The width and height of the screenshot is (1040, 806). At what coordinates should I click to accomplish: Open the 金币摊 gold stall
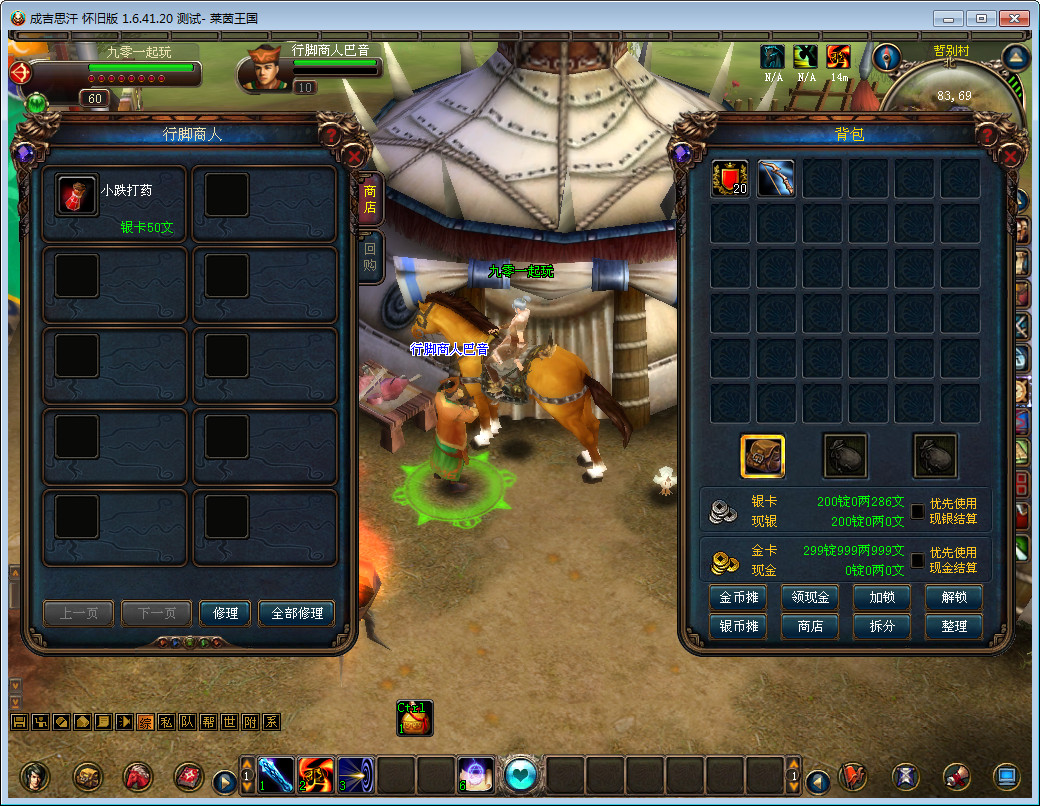click(738, 598)
